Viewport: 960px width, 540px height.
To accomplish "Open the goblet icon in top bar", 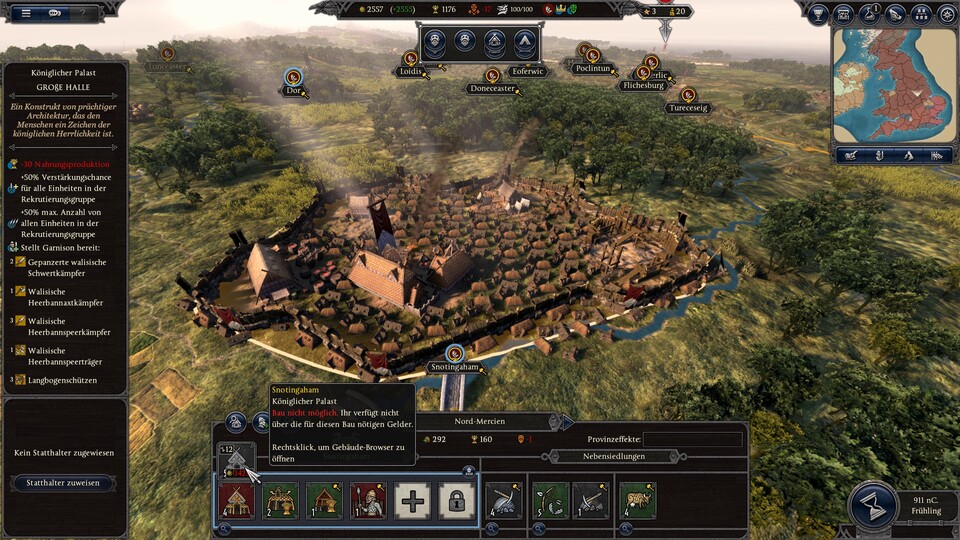I will (817, 14).
